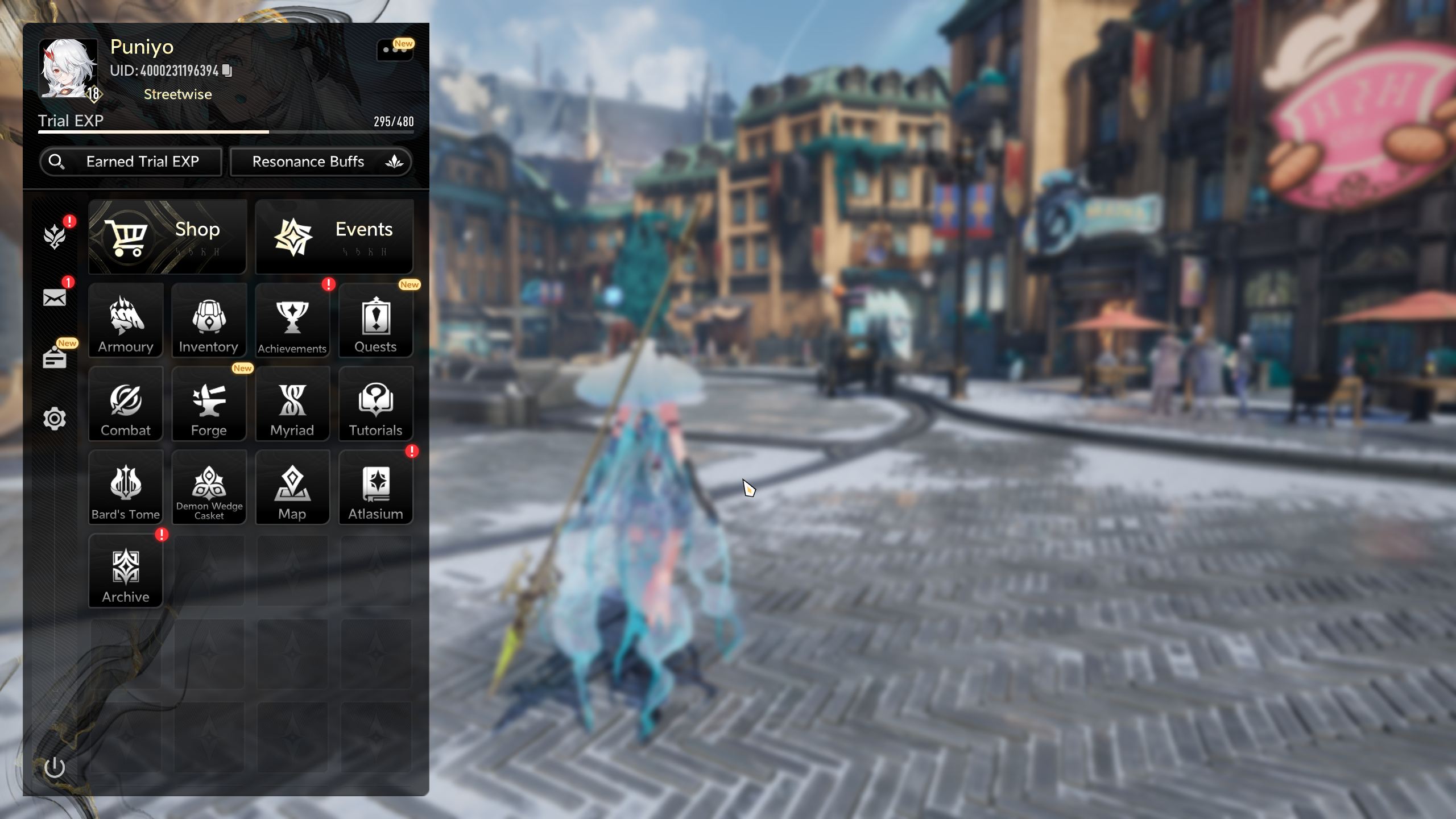
Task: Open the Inventory
Action: pos(209,321)
